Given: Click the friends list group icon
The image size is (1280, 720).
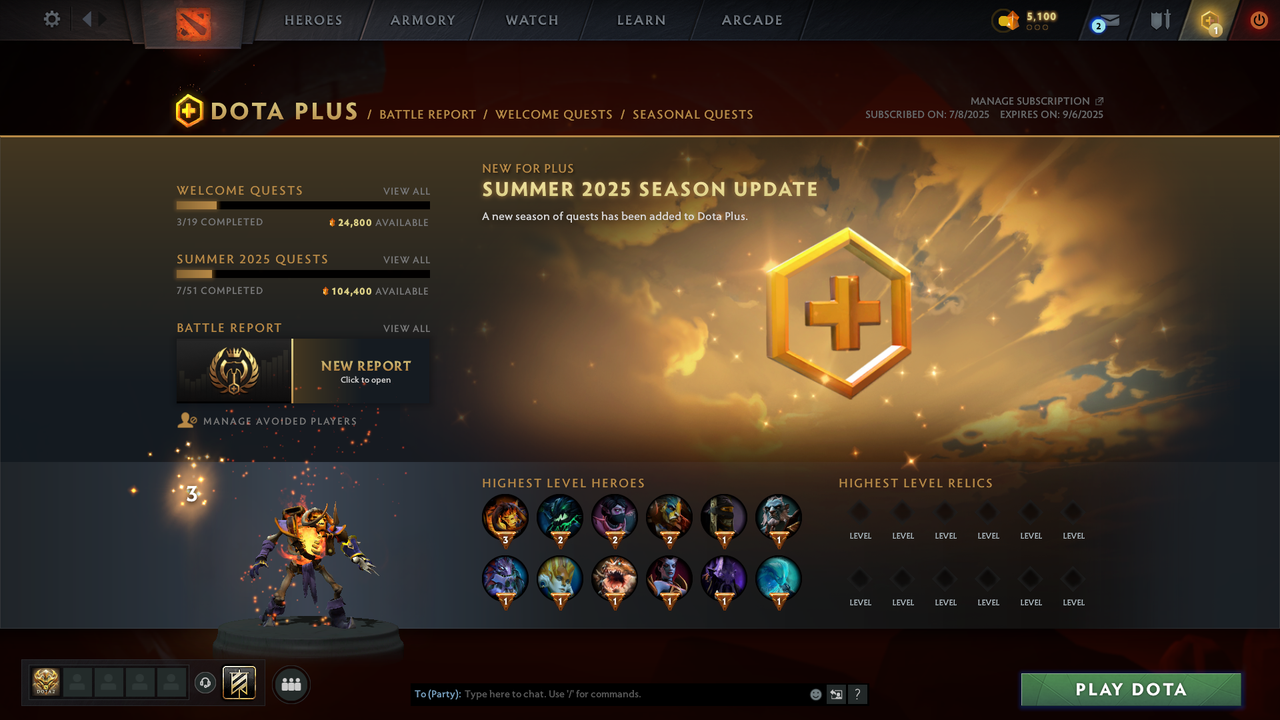Looking at the screenshot, I should [290, 683].
